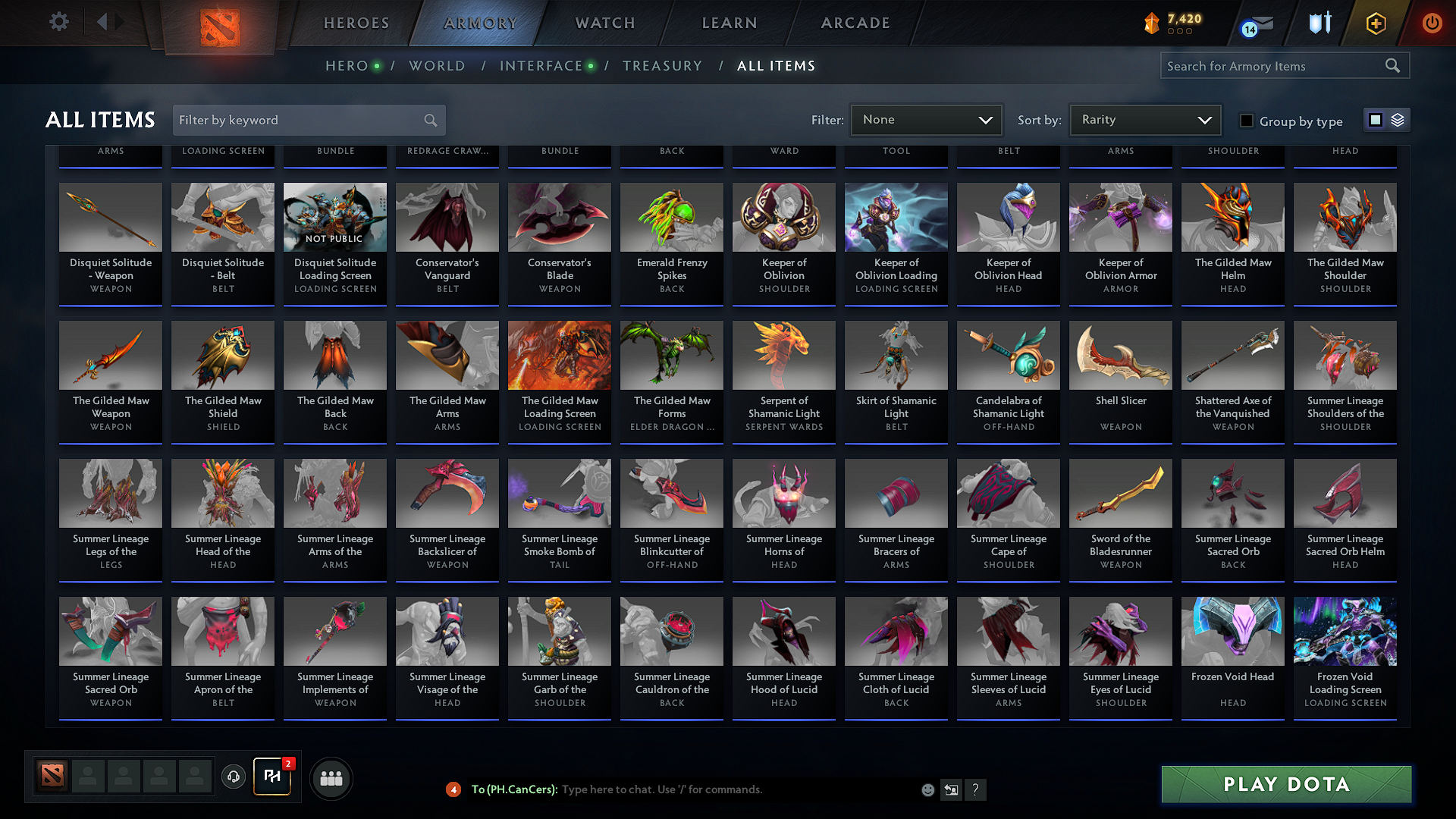Select The Gilded Maw Helm item thumbnail
The image size is (1456, 819).
click(1232, 217)
